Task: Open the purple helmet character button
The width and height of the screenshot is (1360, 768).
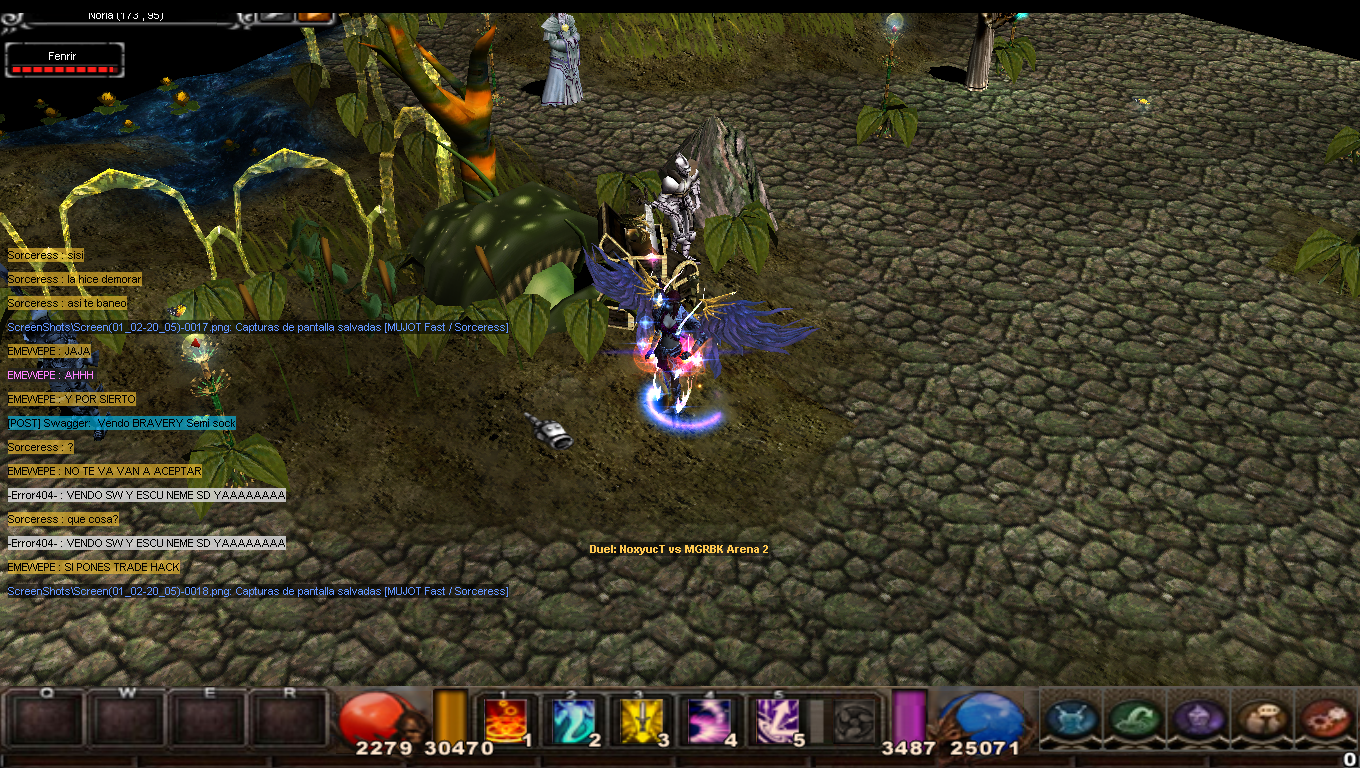Action: coord(1197,719)
